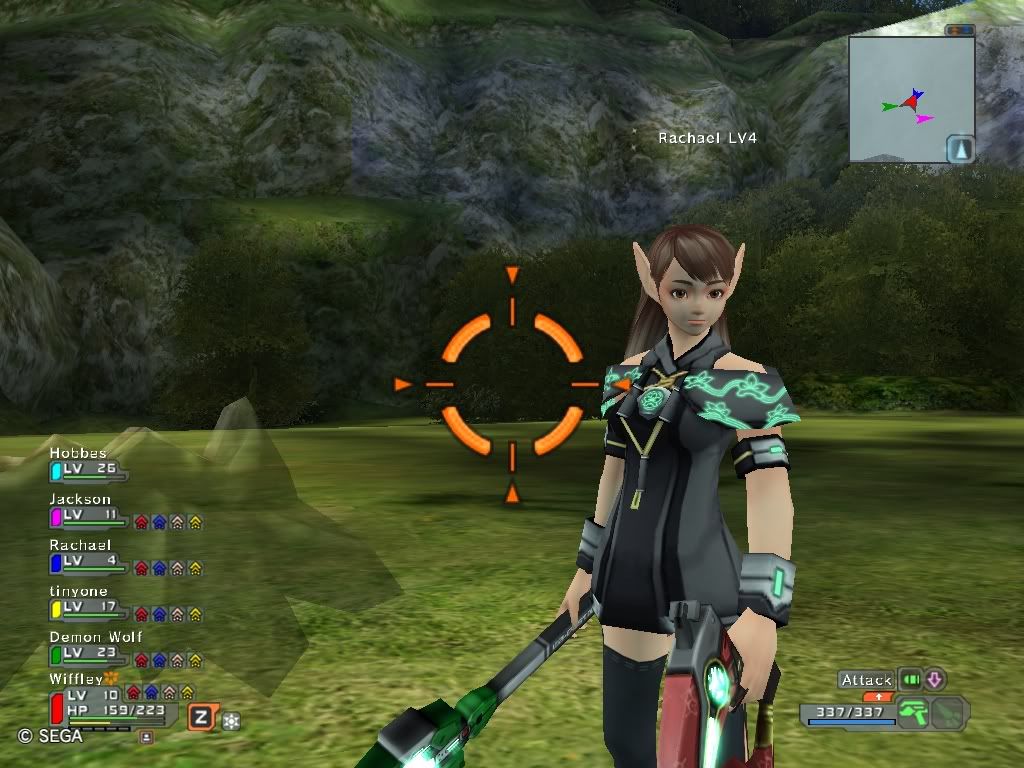Viewport: 1024px width, 768px height.
Task: Select tinyone's party member entry
Action: coord(88,605)
